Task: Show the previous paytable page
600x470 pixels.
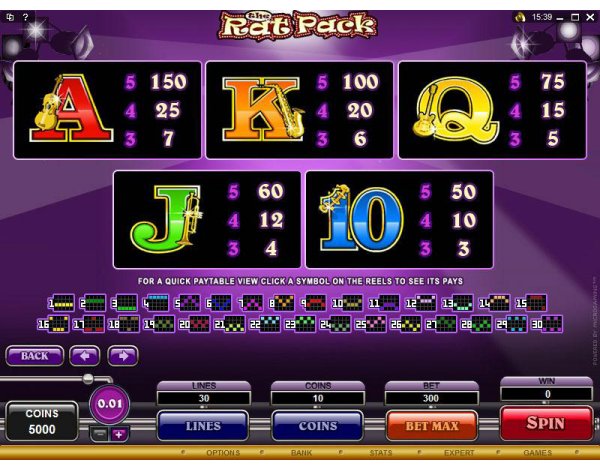Action: [x=84, y=355]
